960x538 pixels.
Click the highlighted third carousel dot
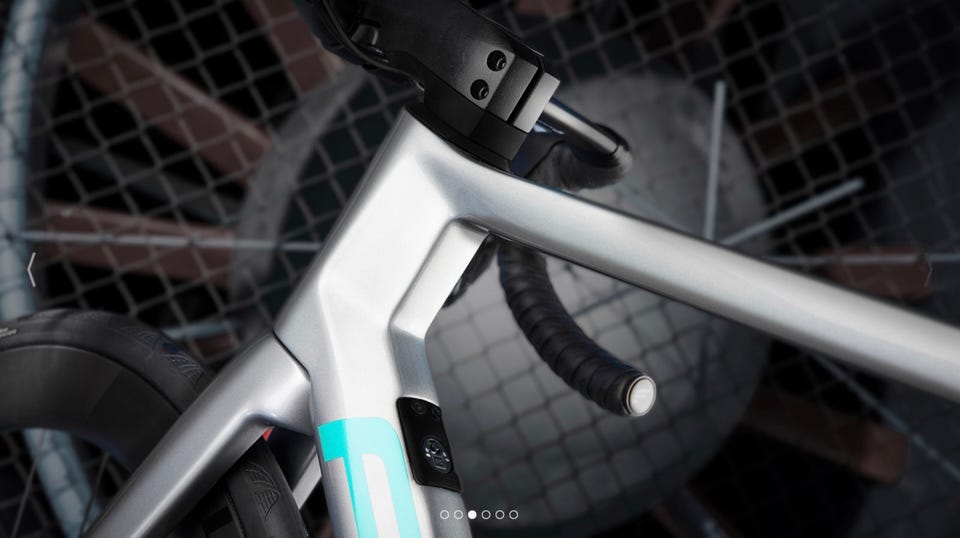[x=472, y=514]
